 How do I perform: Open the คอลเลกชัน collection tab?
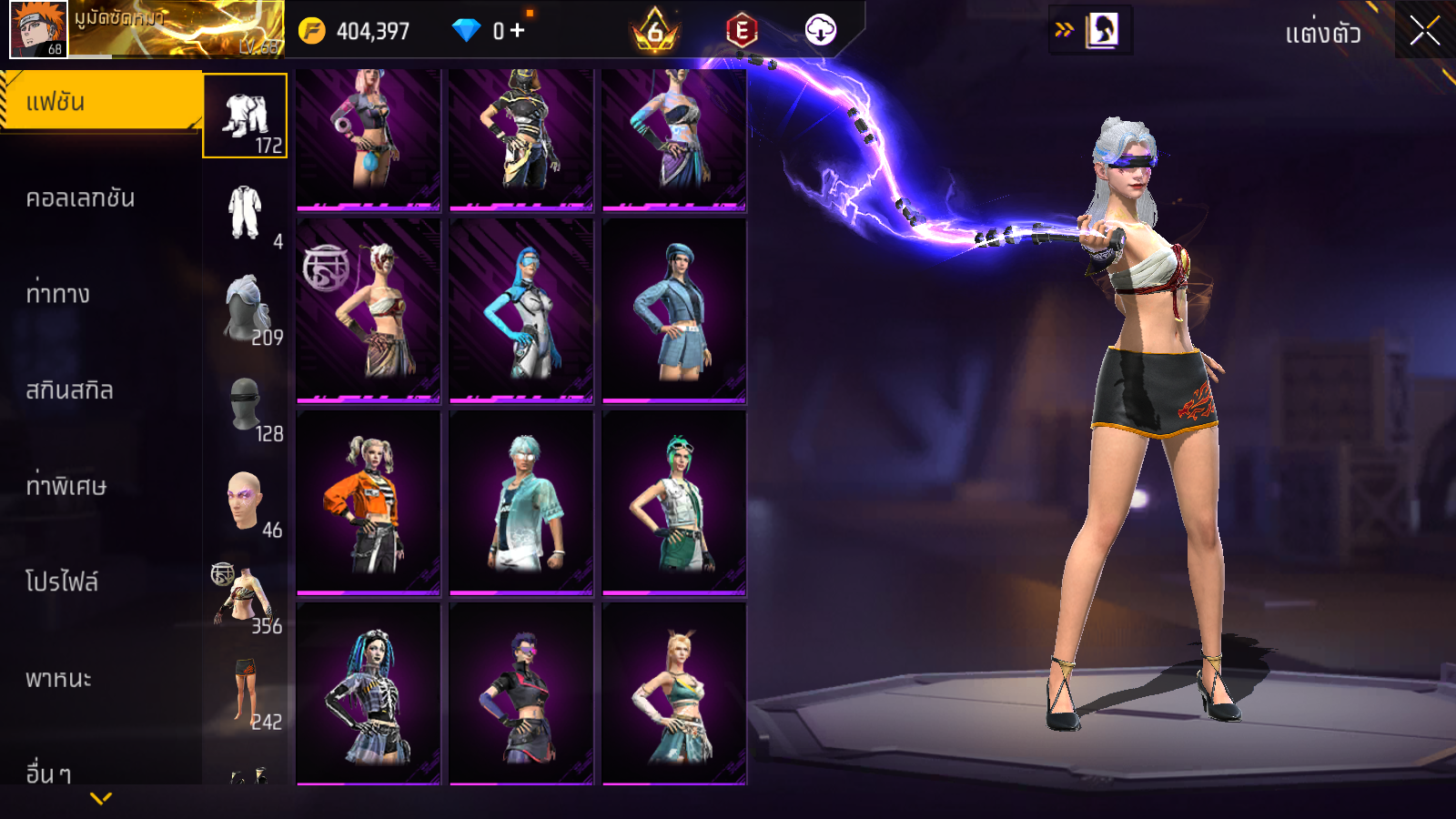pos(81,198)
